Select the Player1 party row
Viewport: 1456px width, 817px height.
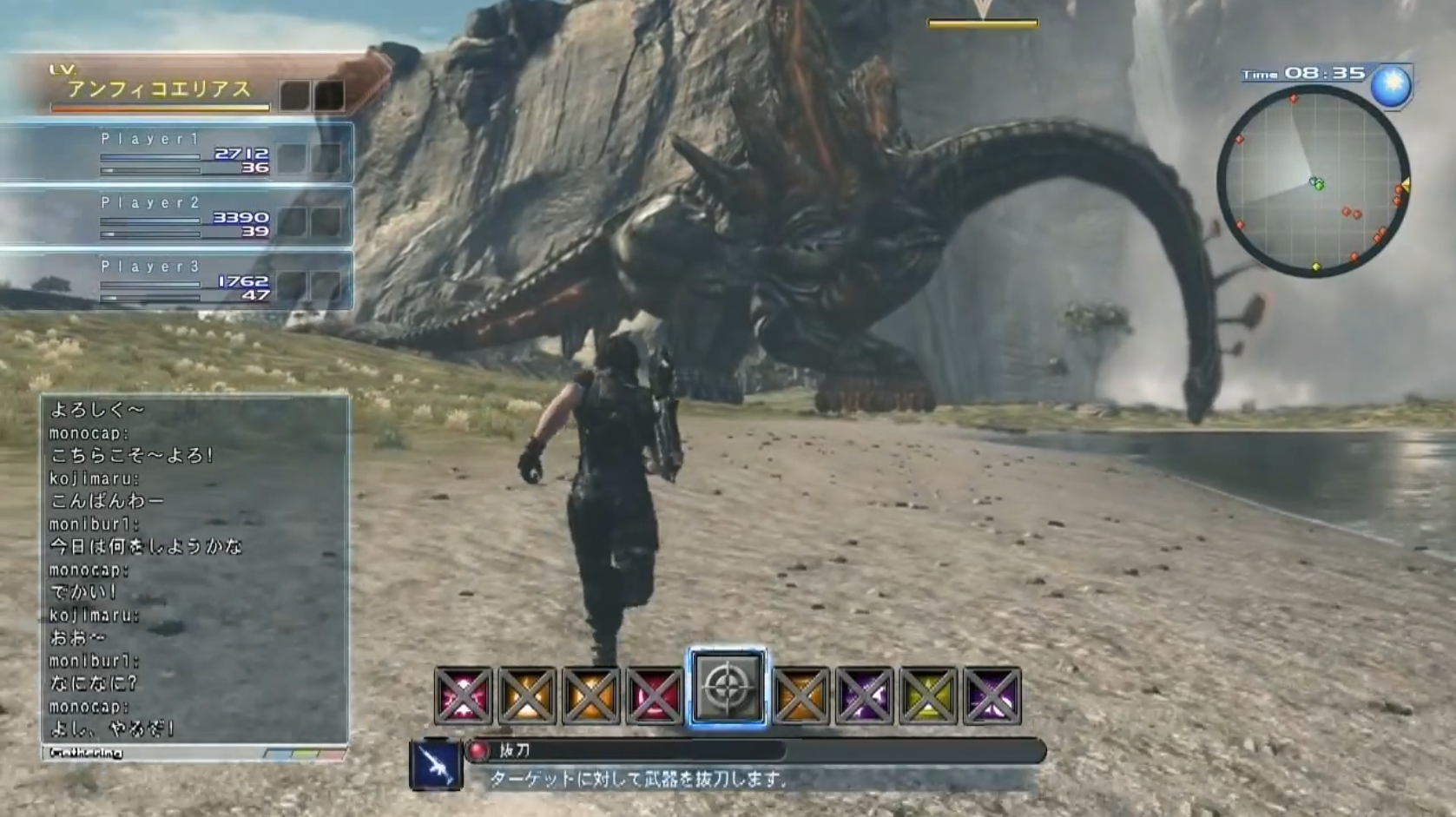[177, 153]
